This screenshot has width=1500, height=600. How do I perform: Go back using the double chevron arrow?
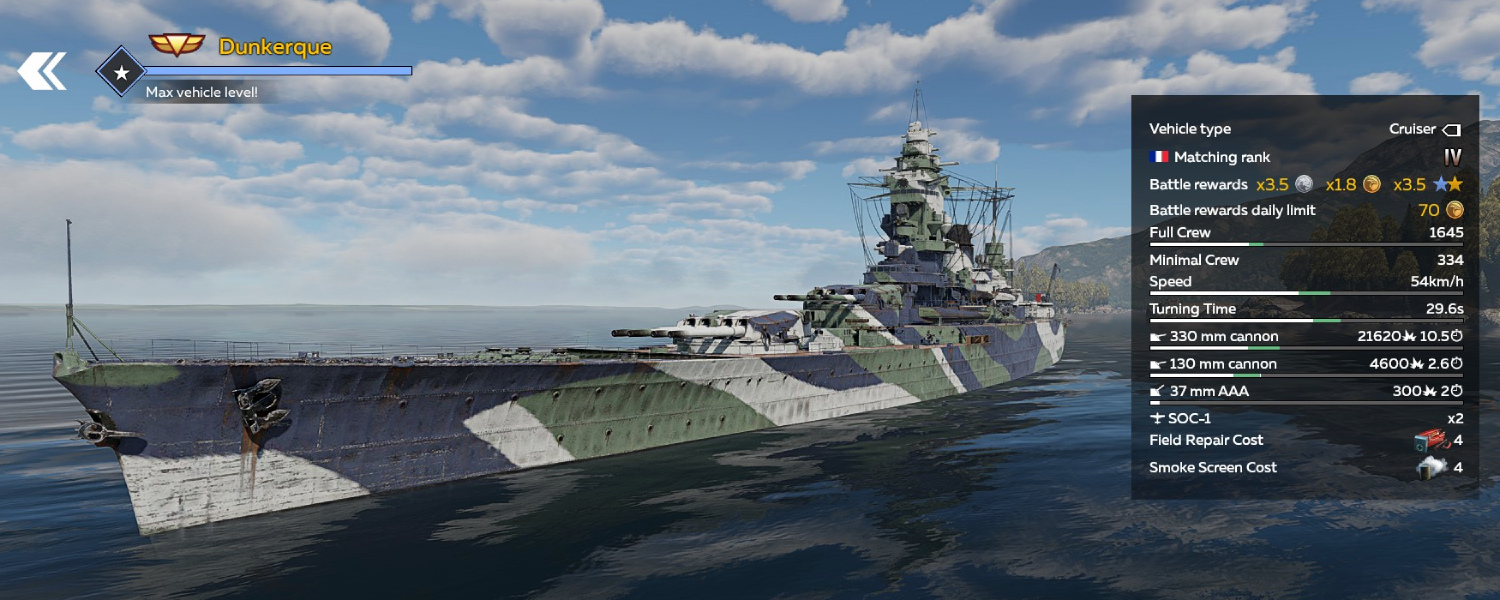click(42, 71)
